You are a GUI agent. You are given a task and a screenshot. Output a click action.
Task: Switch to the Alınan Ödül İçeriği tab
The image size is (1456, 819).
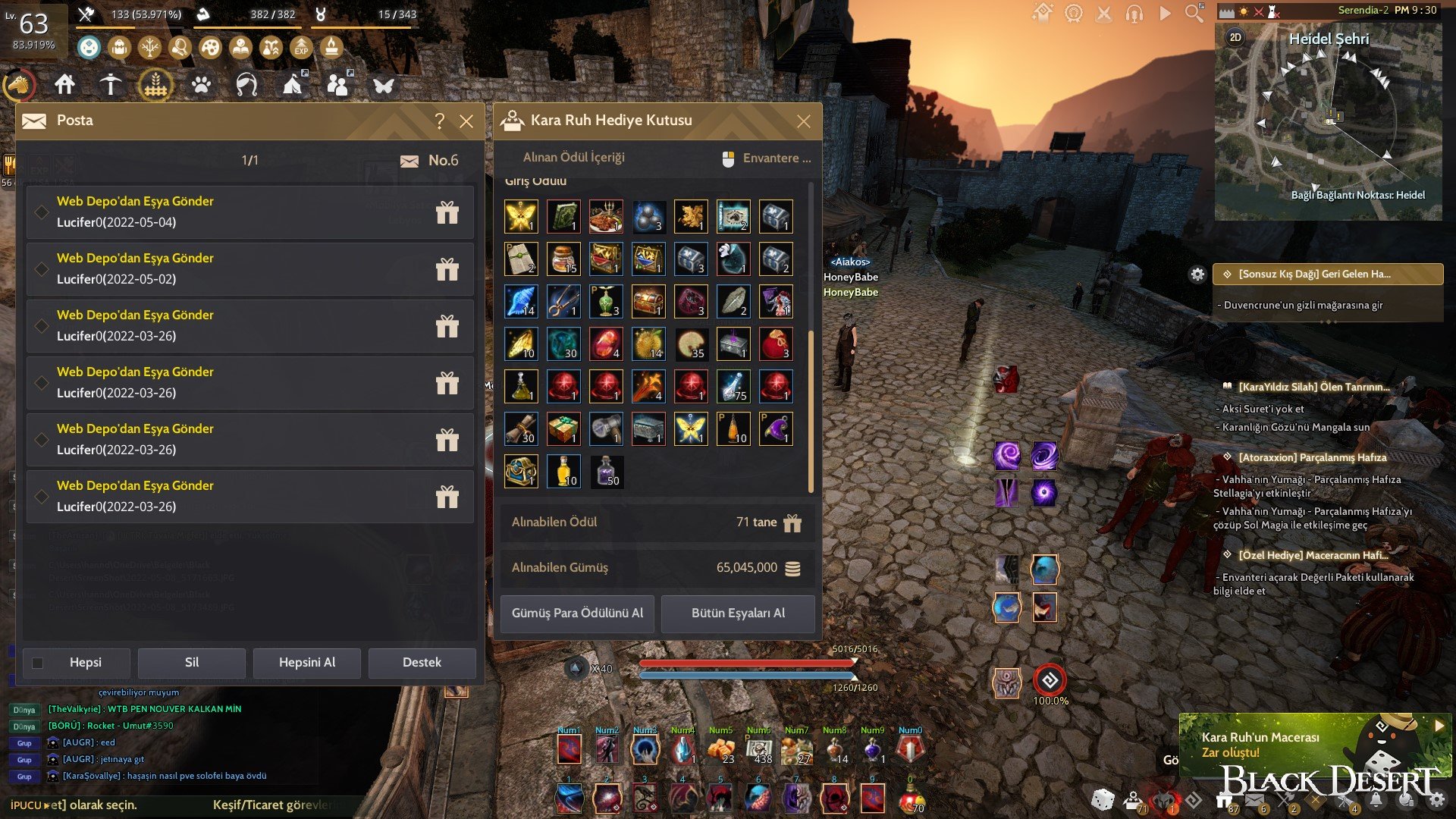click(573, 158)
